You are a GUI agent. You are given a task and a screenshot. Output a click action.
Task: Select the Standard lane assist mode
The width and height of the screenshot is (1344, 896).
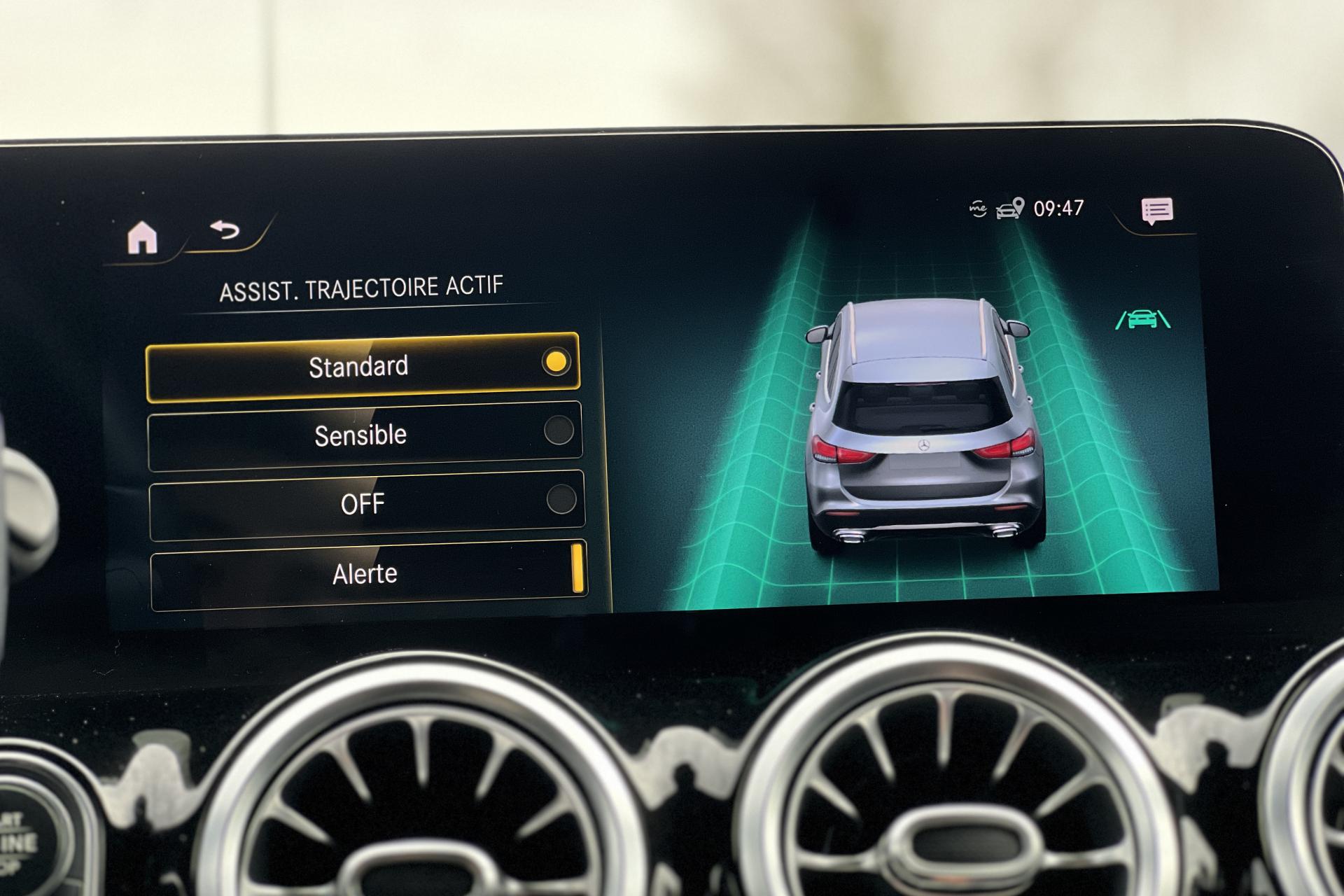pyautogui.click(x=363, y=367)
